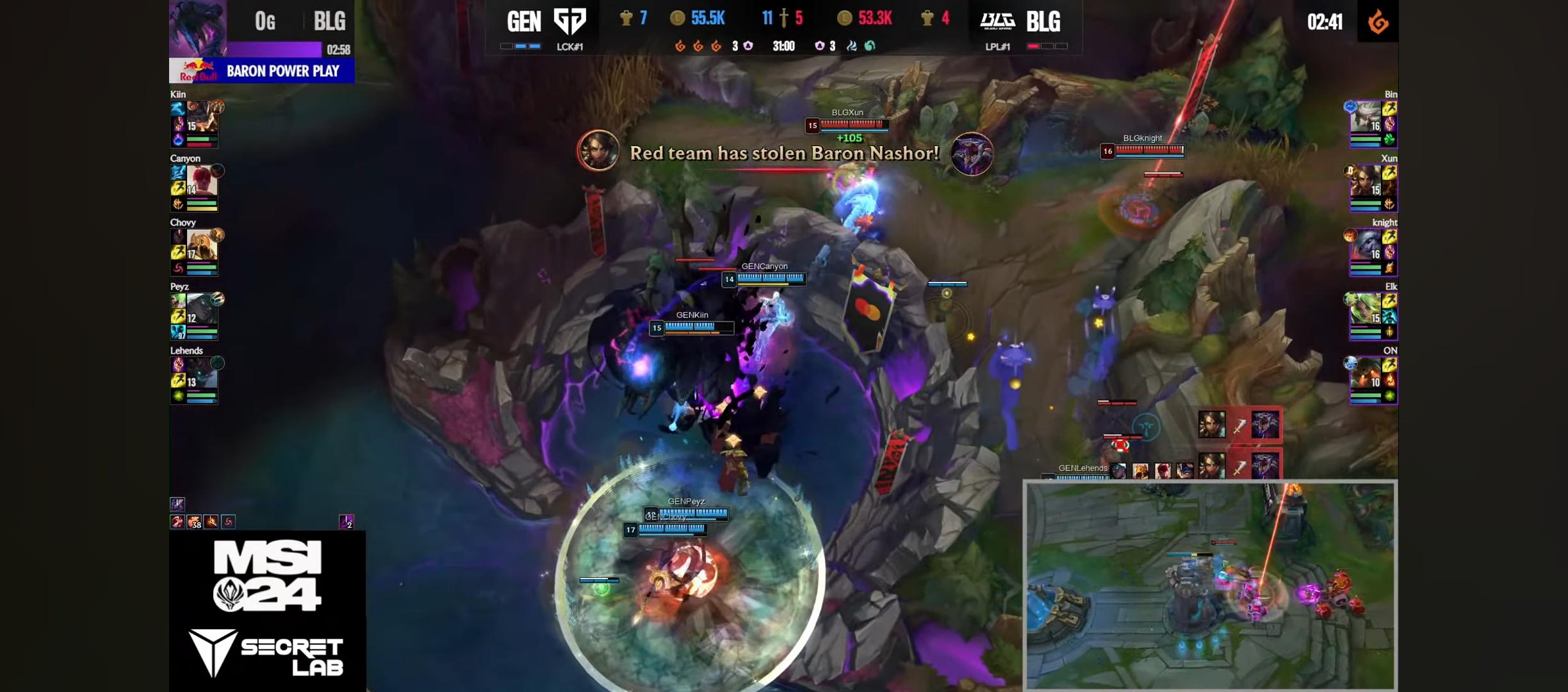This screenshot has width=1568, height=692.
Task: Click the GEN team logo on scoreboard
Action: [x=569, y=22]
